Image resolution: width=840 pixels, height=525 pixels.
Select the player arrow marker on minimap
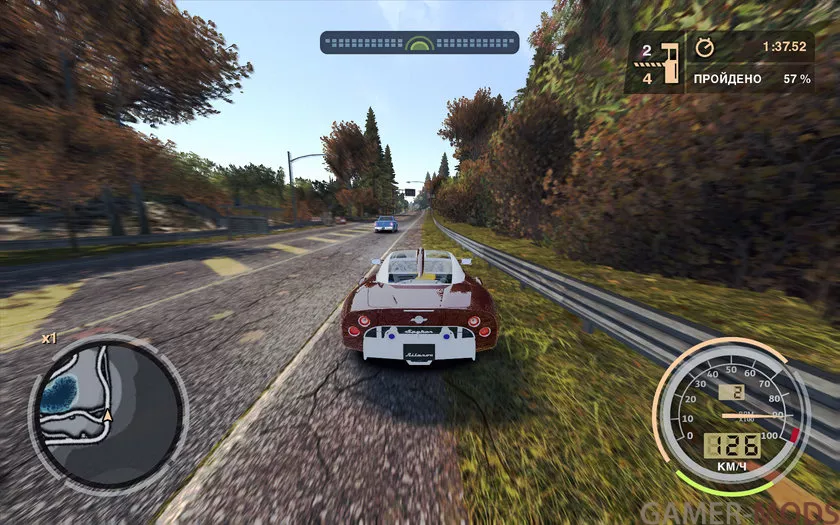click(107, 415)
